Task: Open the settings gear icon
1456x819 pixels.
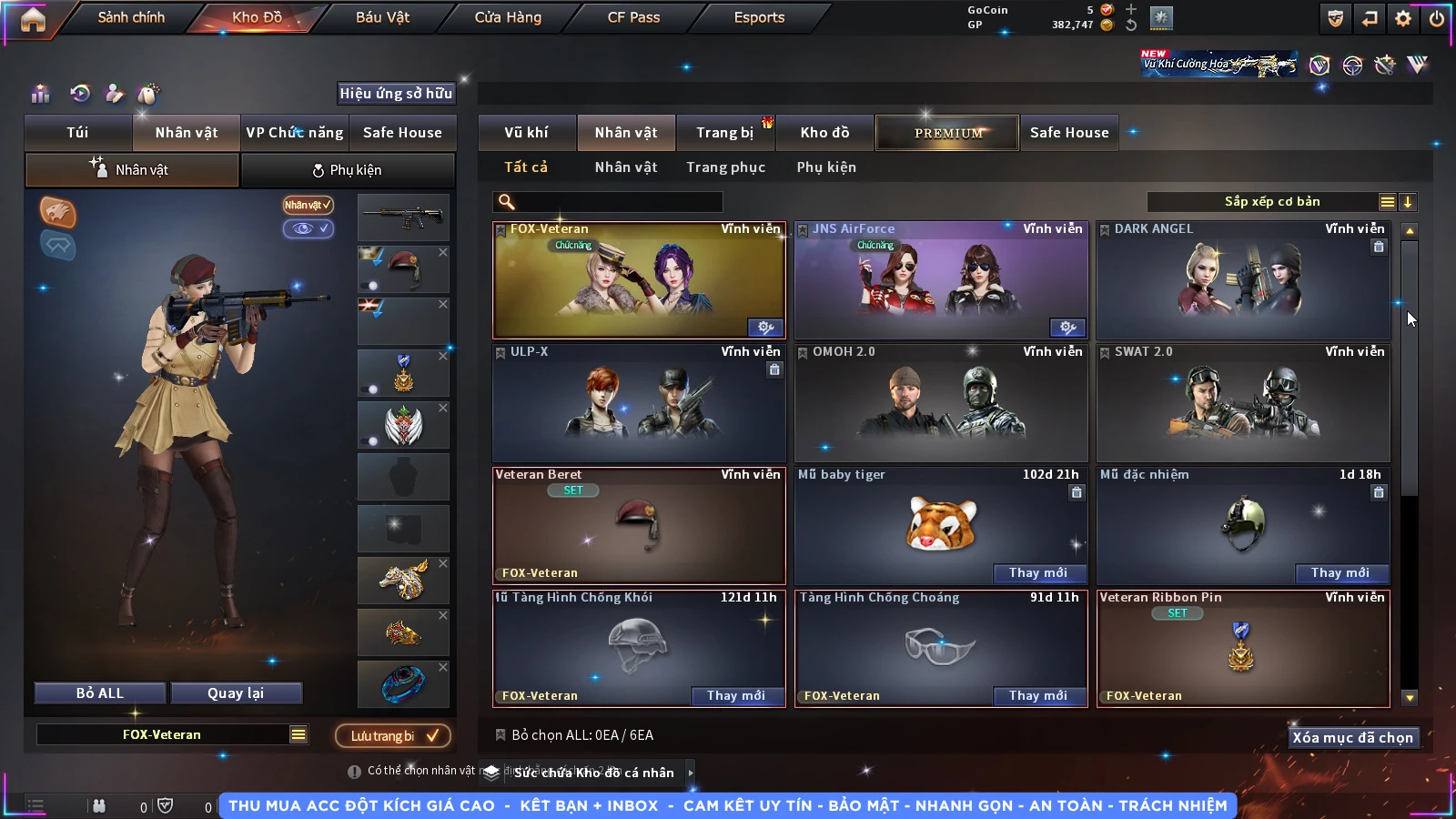Action: point(1403,18)
